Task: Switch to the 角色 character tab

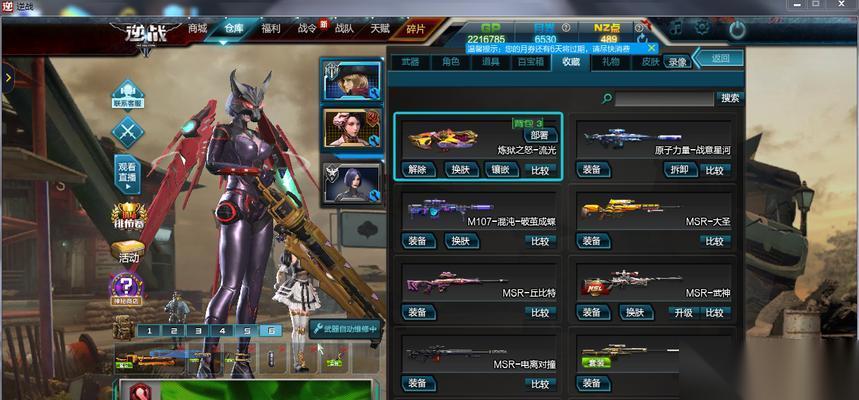Action: (451, 62)
